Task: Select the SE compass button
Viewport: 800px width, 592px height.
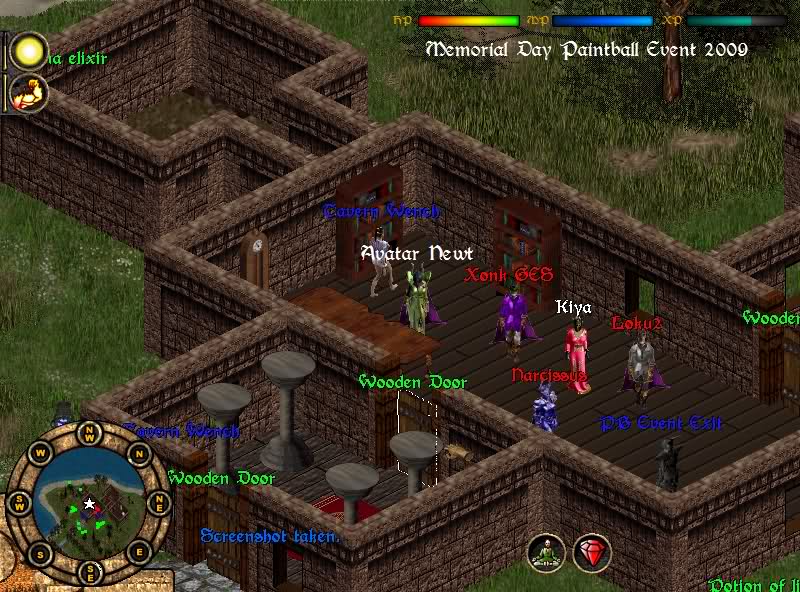Action: click(x=90, y=574)
